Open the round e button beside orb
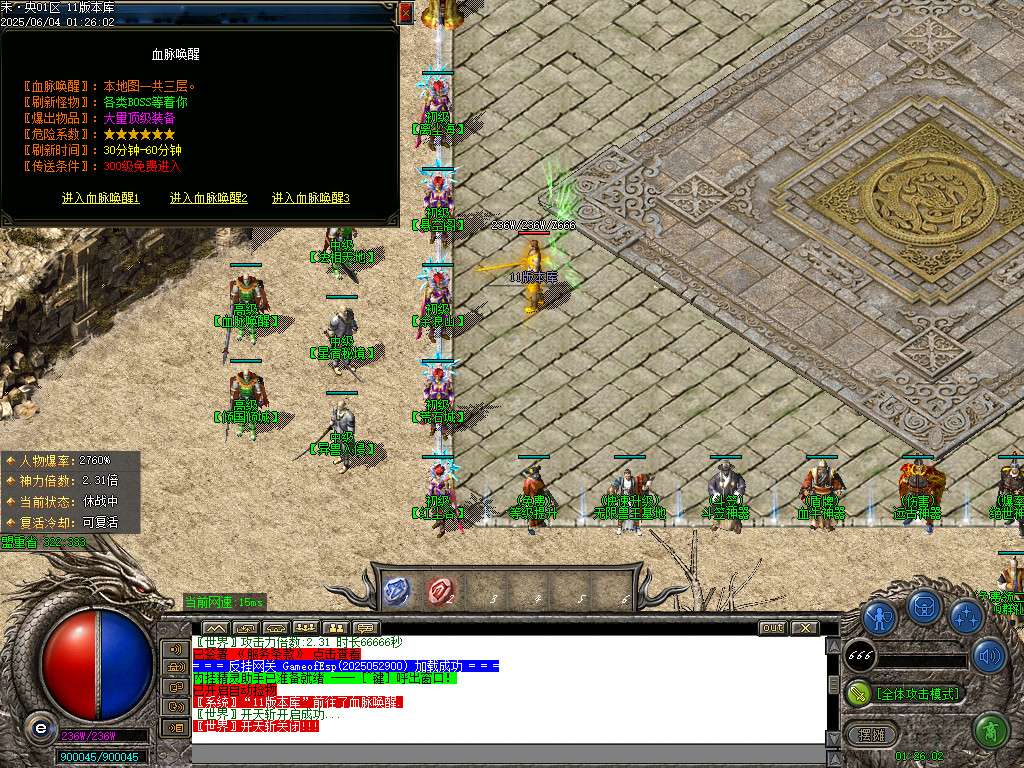1024x768 pixels. coord(40,729)
